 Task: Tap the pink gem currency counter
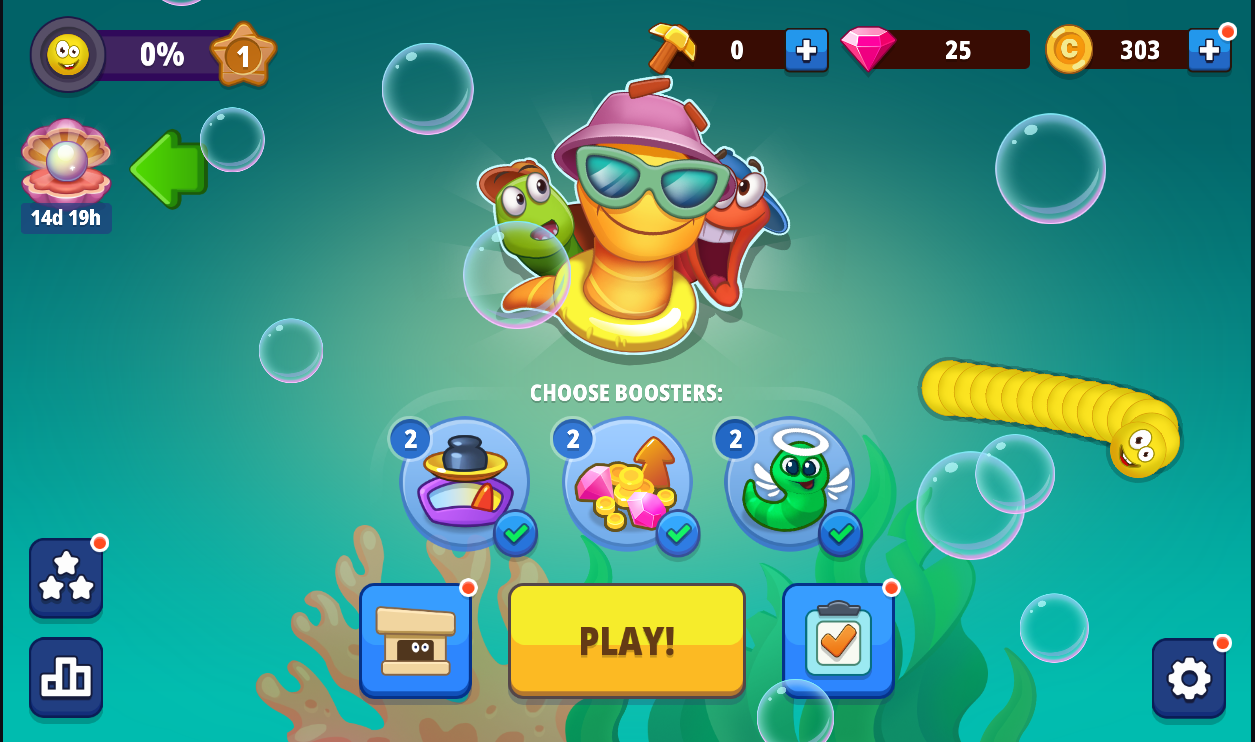point(935,49)
